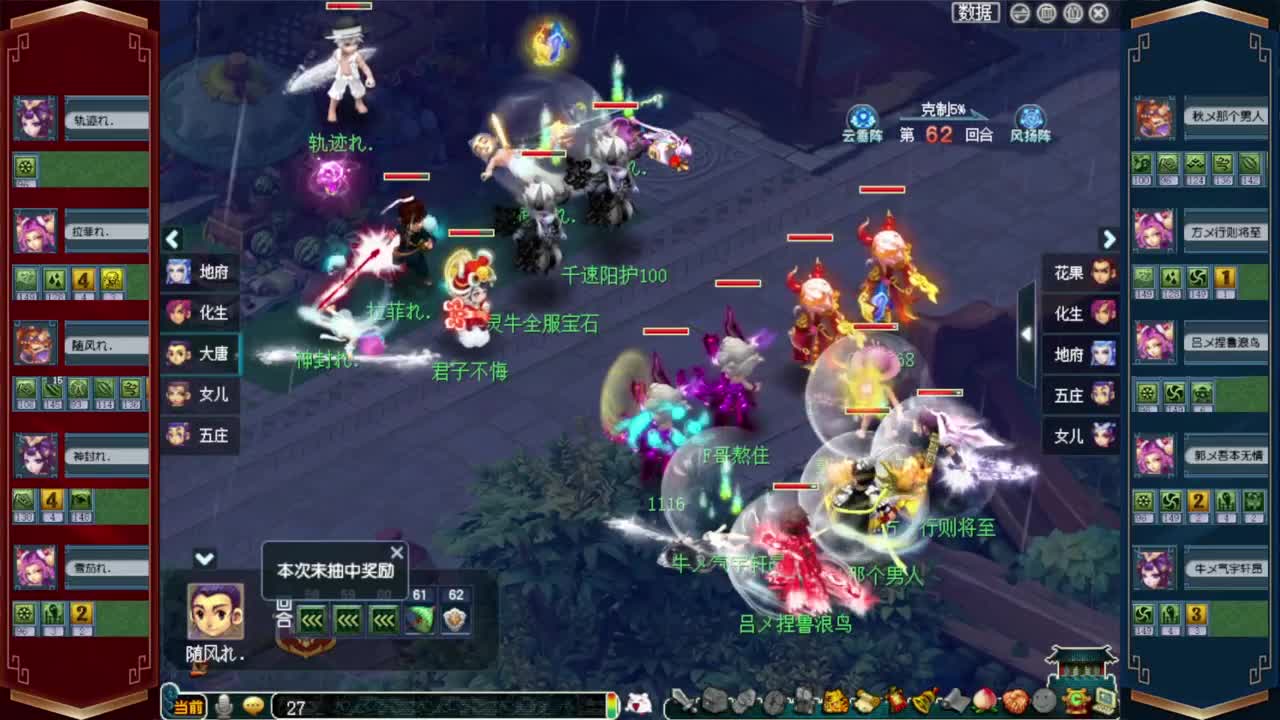Collapse the right panel with its arrow
The image size is (1280, 720).
coord(1109,240)
